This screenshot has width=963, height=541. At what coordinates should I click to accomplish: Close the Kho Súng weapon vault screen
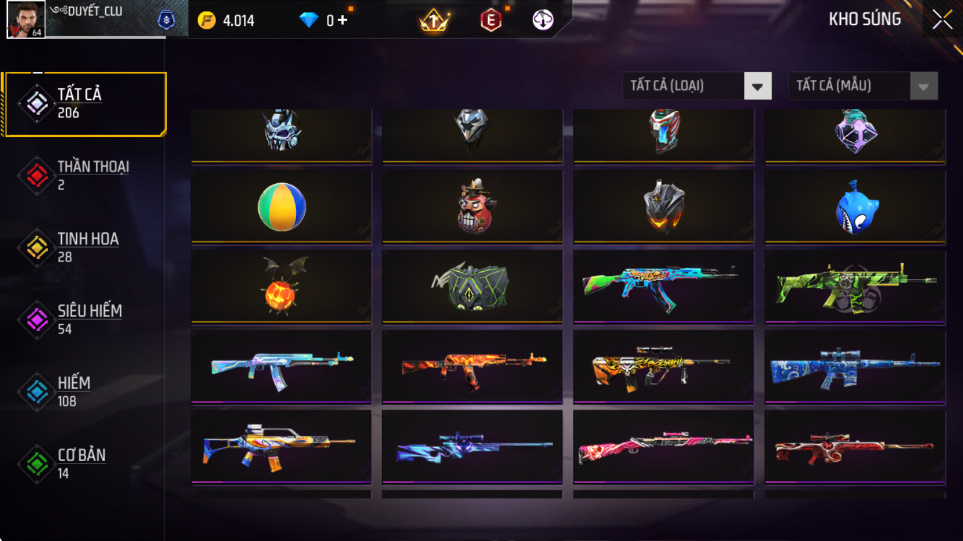(x=941, y=19)
